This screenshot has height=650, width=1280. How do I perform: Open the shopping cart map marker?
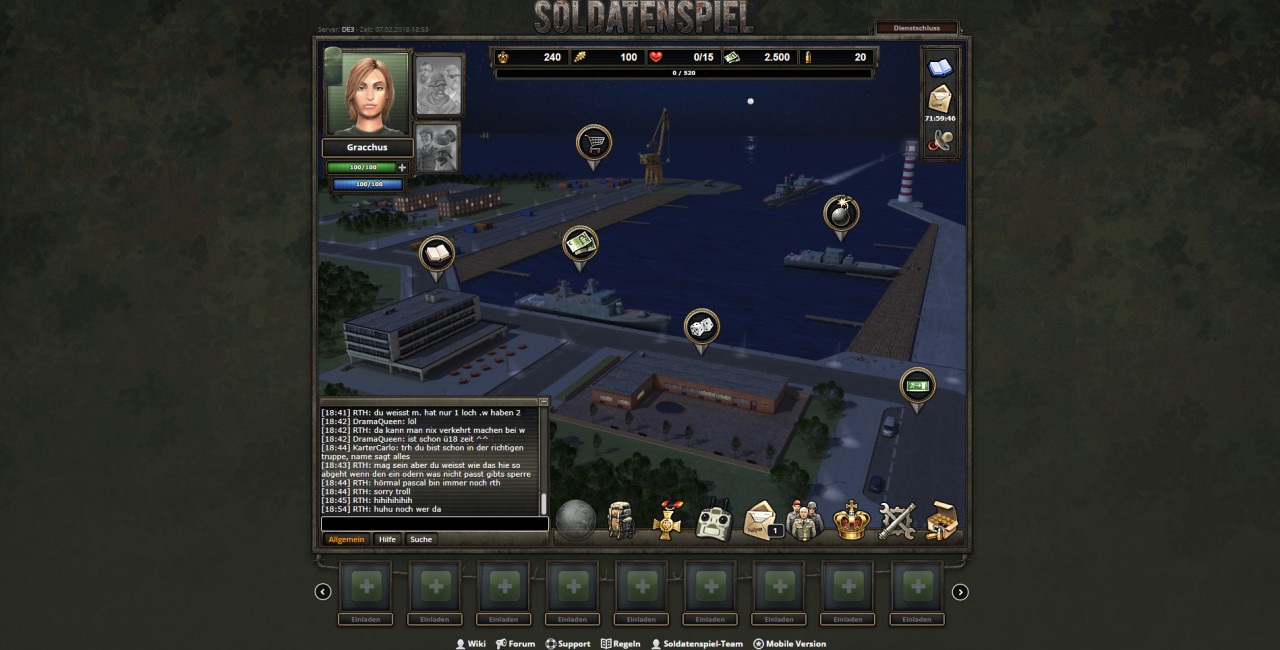click(x=594, y=142)
